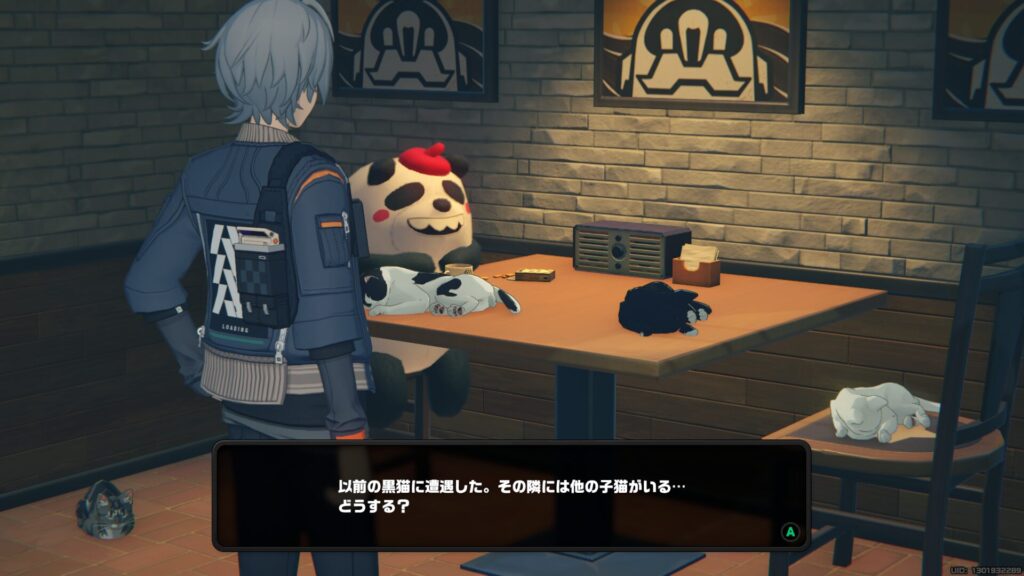This screenshot has height=576, width=1024.
Task: Advance the black cat dialogue box
Action: pos(790,532)
